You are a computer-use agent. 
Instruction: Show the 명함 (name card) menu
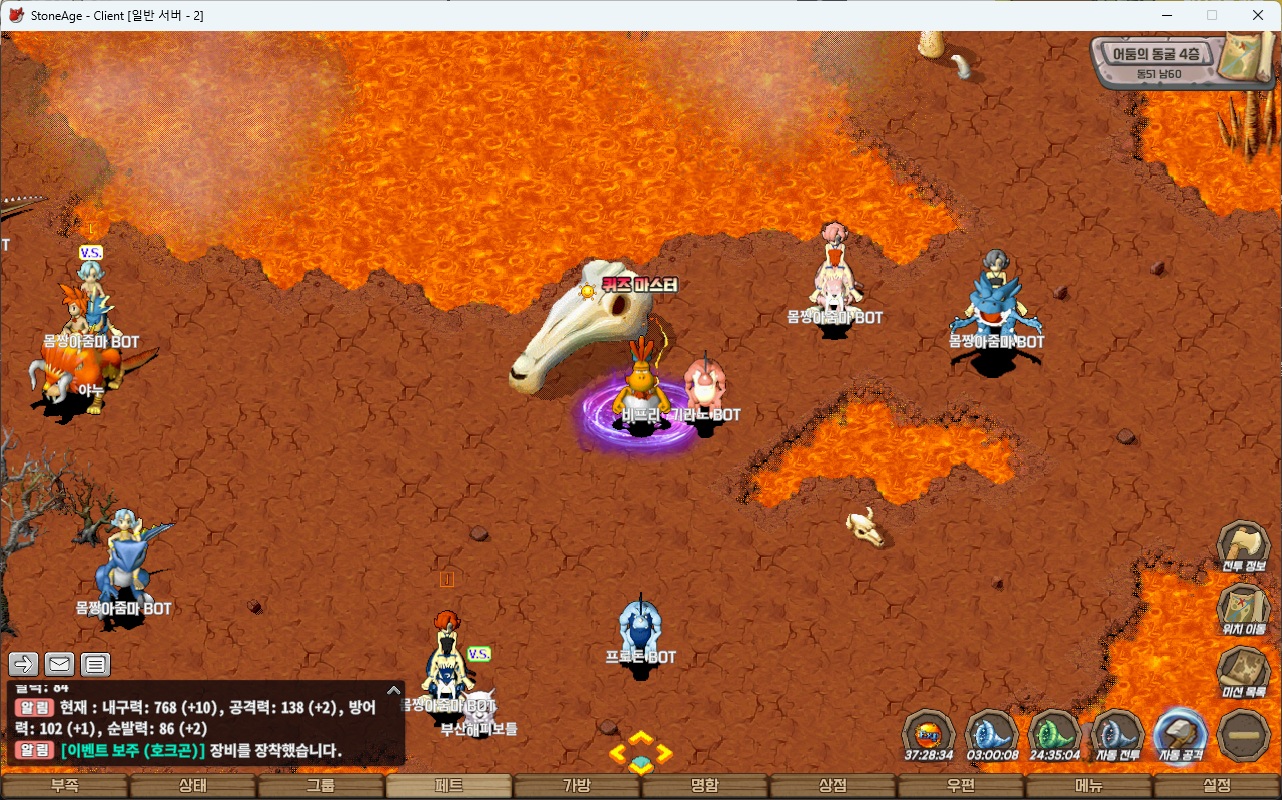pos(705,786)
